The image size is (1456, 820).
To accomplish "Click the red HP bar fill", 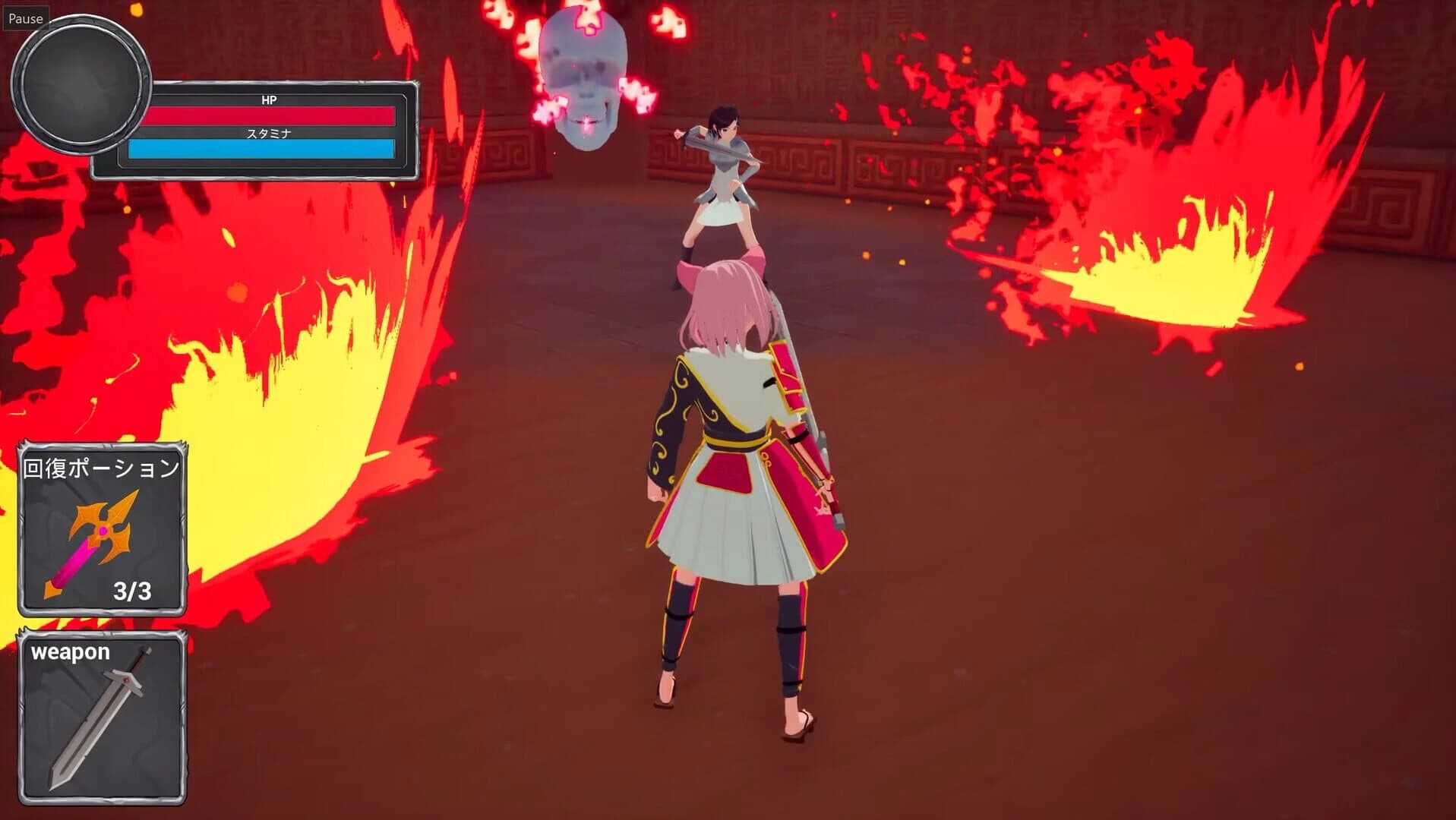I will (270, 115).
